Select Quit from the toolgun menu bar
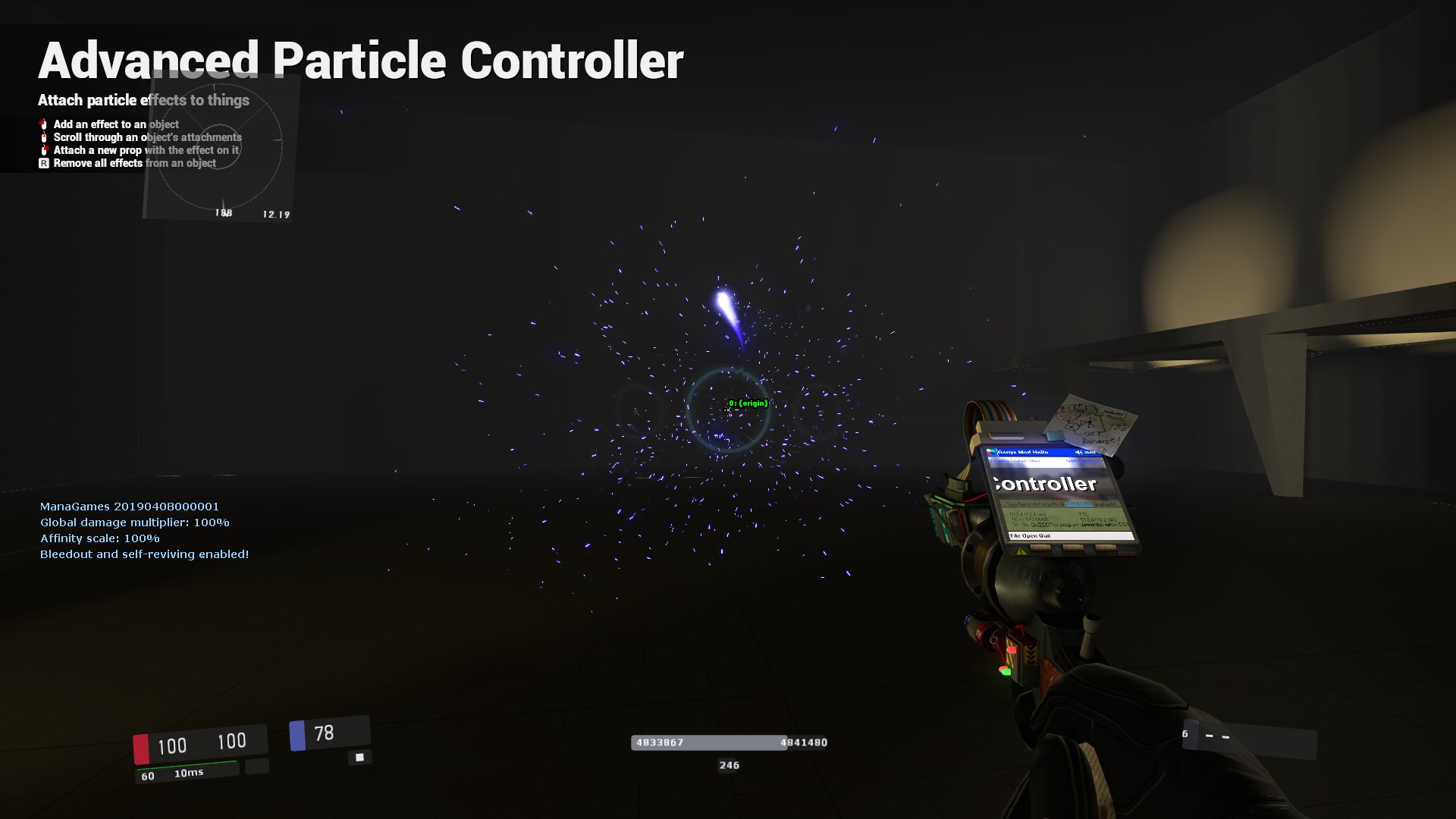Image resolution: width=1456 pixels, height=819 pixels. coord(1044,536)
